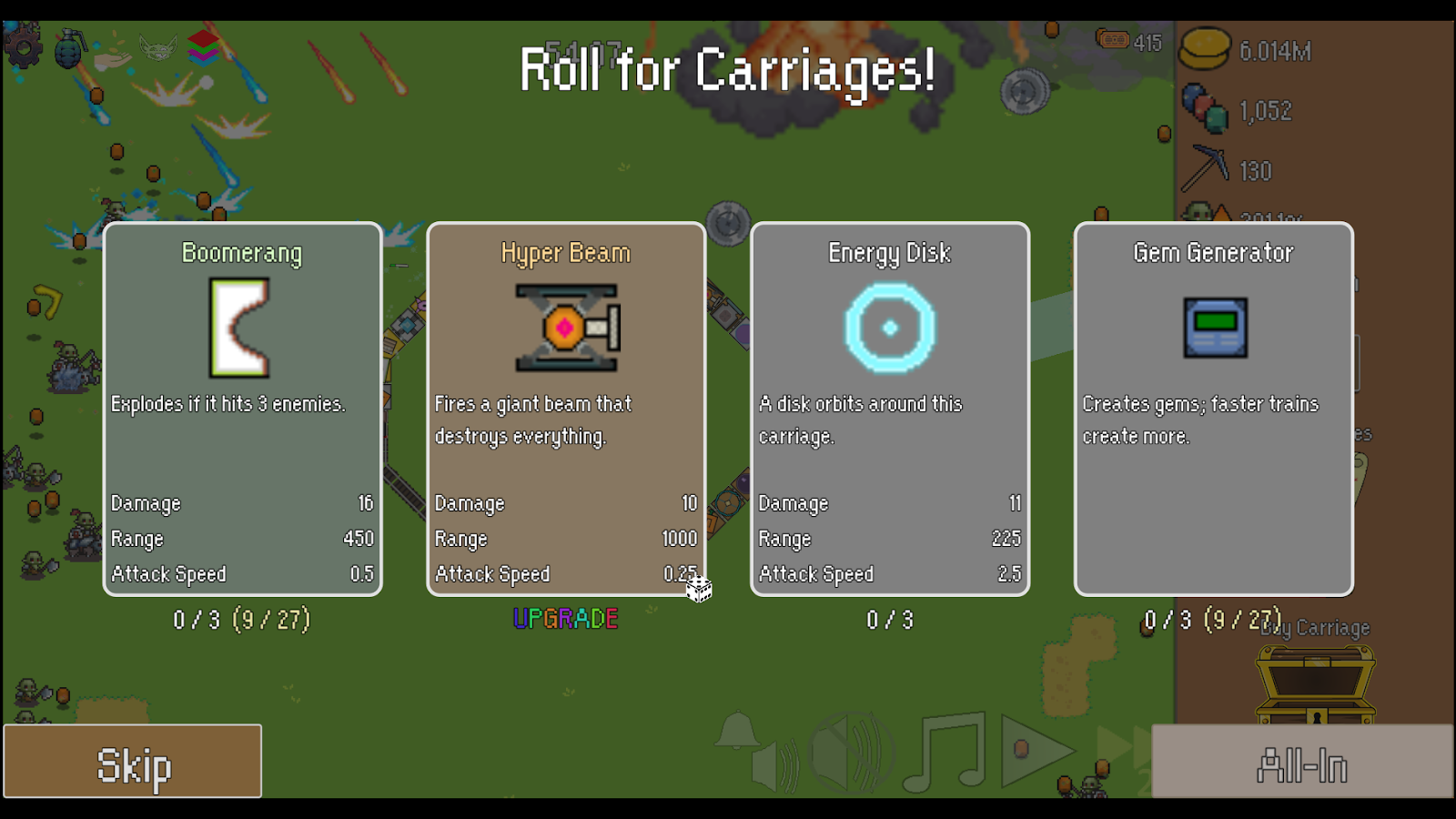Select the Hyper Beam carriage card
This screenshot has width=1456, height=819.
(x=566, y=409)
